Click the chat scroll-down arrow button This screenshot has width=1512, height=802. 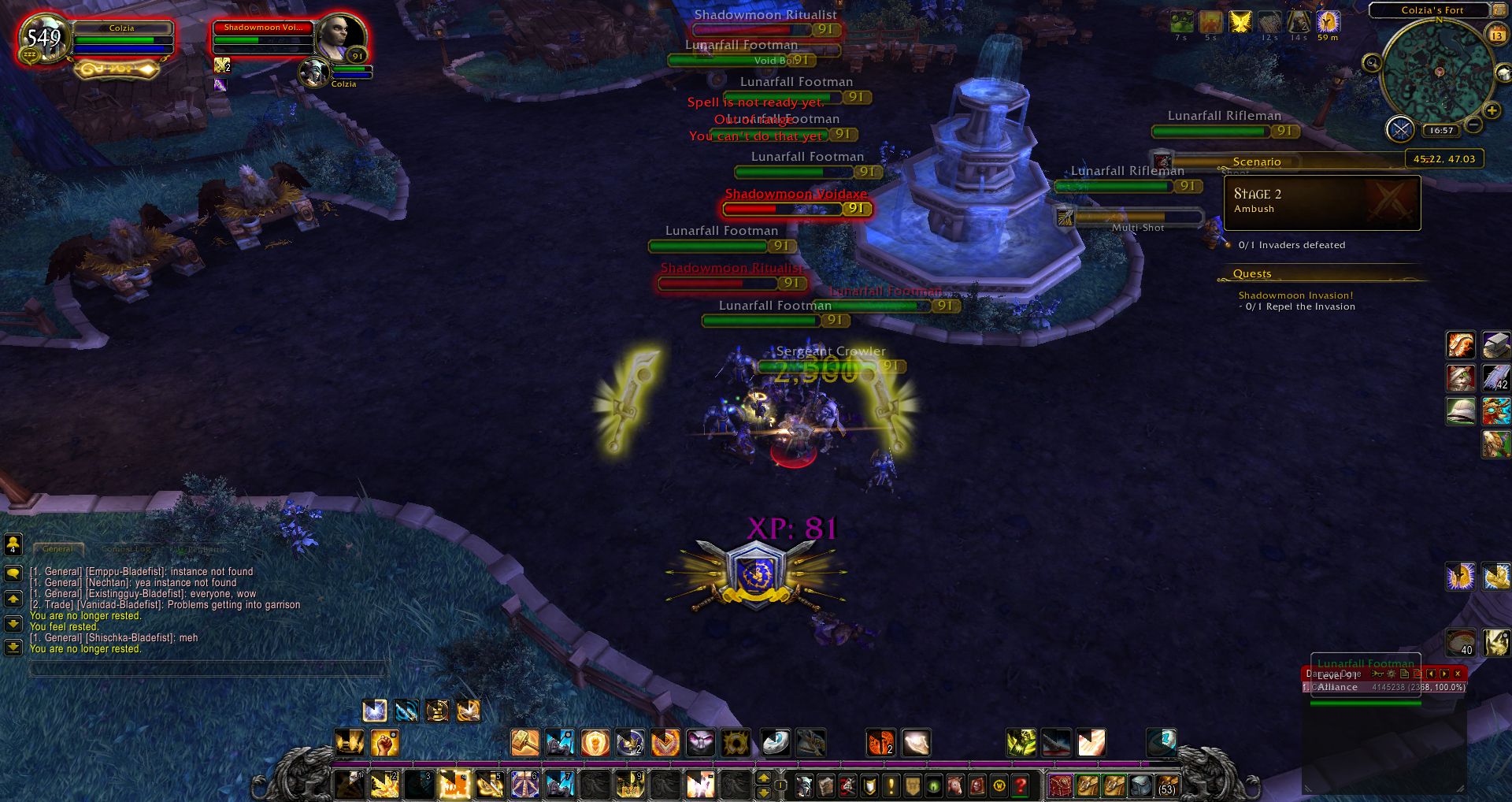13,622
